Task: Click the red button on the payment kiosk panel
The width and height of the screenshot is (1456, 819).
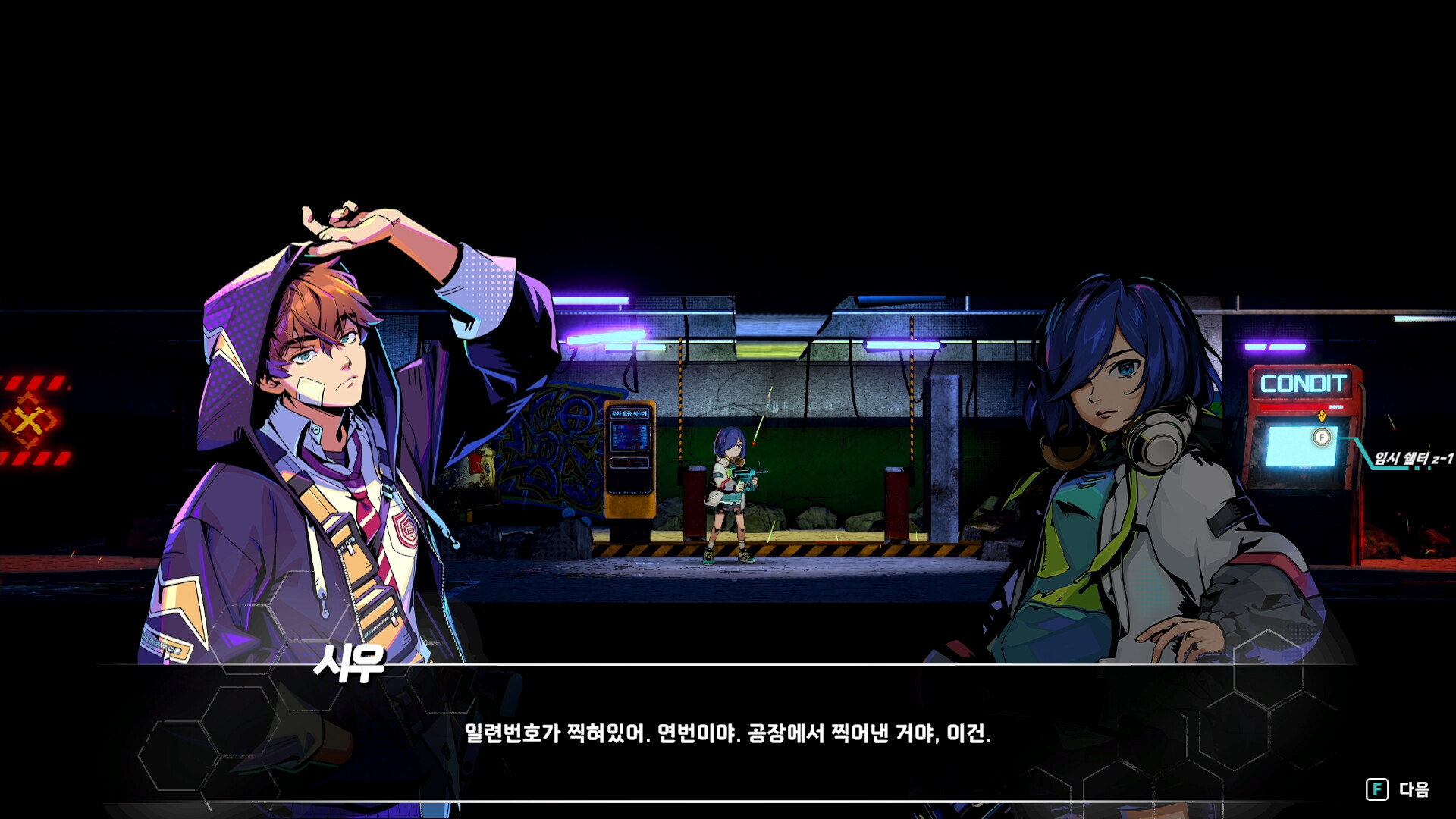Action: point(629,462)
